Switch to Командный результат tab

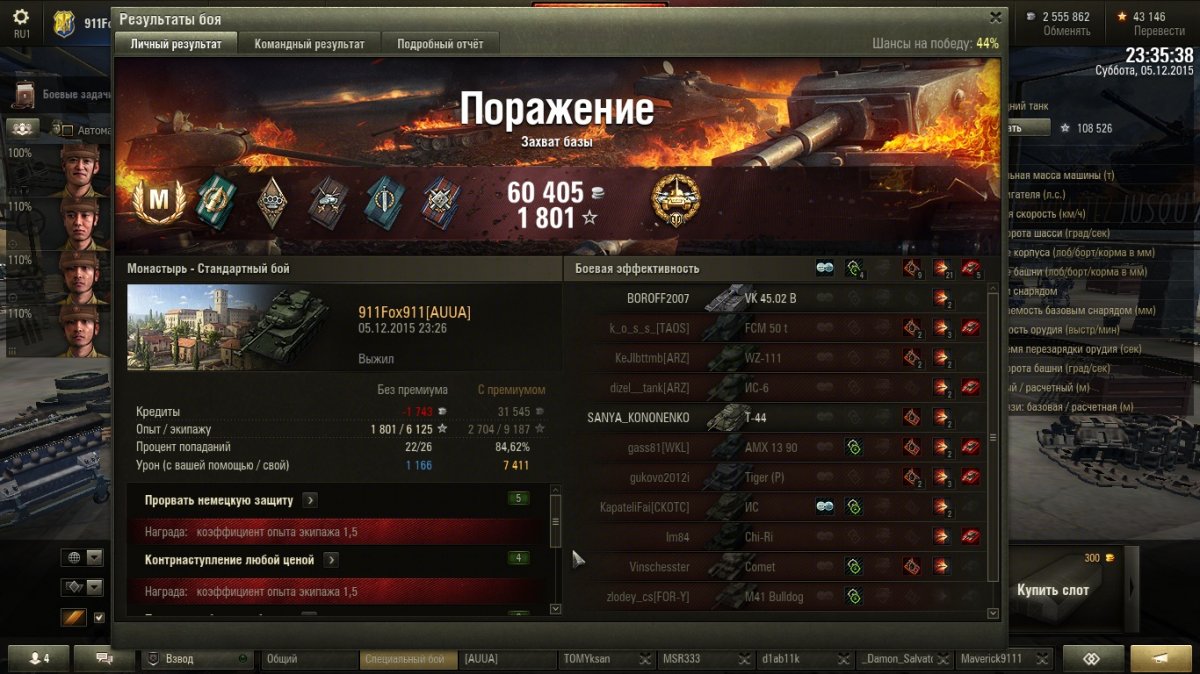[309, 44]
